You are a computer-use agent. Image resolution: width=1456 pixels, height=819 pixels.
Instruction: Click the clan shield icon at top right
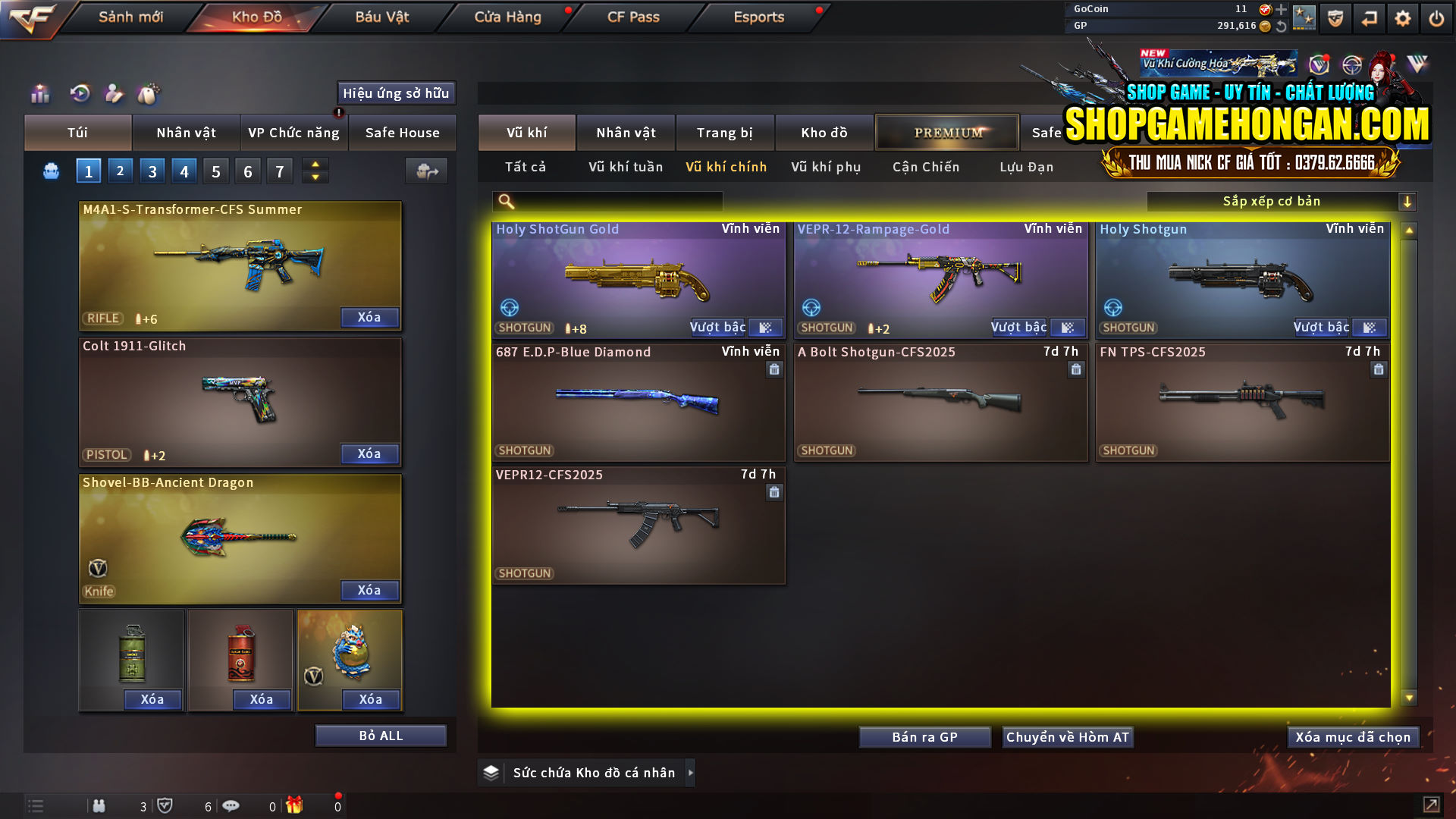(x=1334, y=17)
